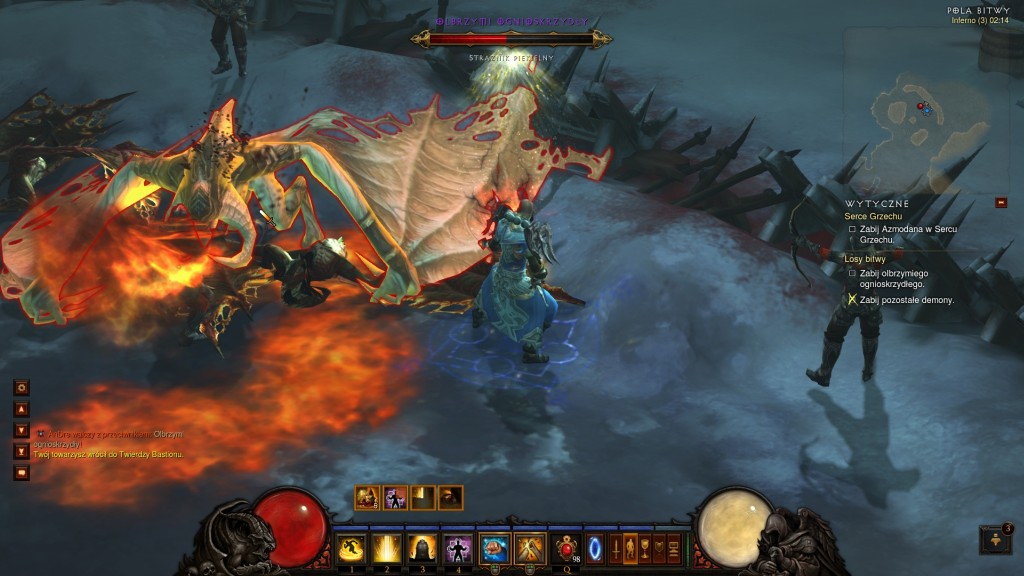The width and height of the screenshot is (1024, 576).
Task: Open the blue town portal
Action: pyautogui.click(x=595, y=548)
